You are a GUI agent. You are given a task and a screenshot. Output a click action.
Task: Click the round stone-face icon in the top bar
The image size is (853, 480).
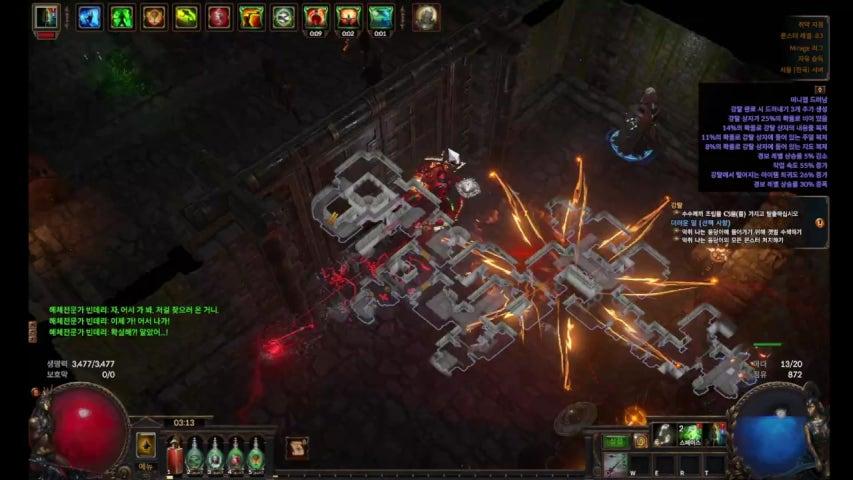426,17
